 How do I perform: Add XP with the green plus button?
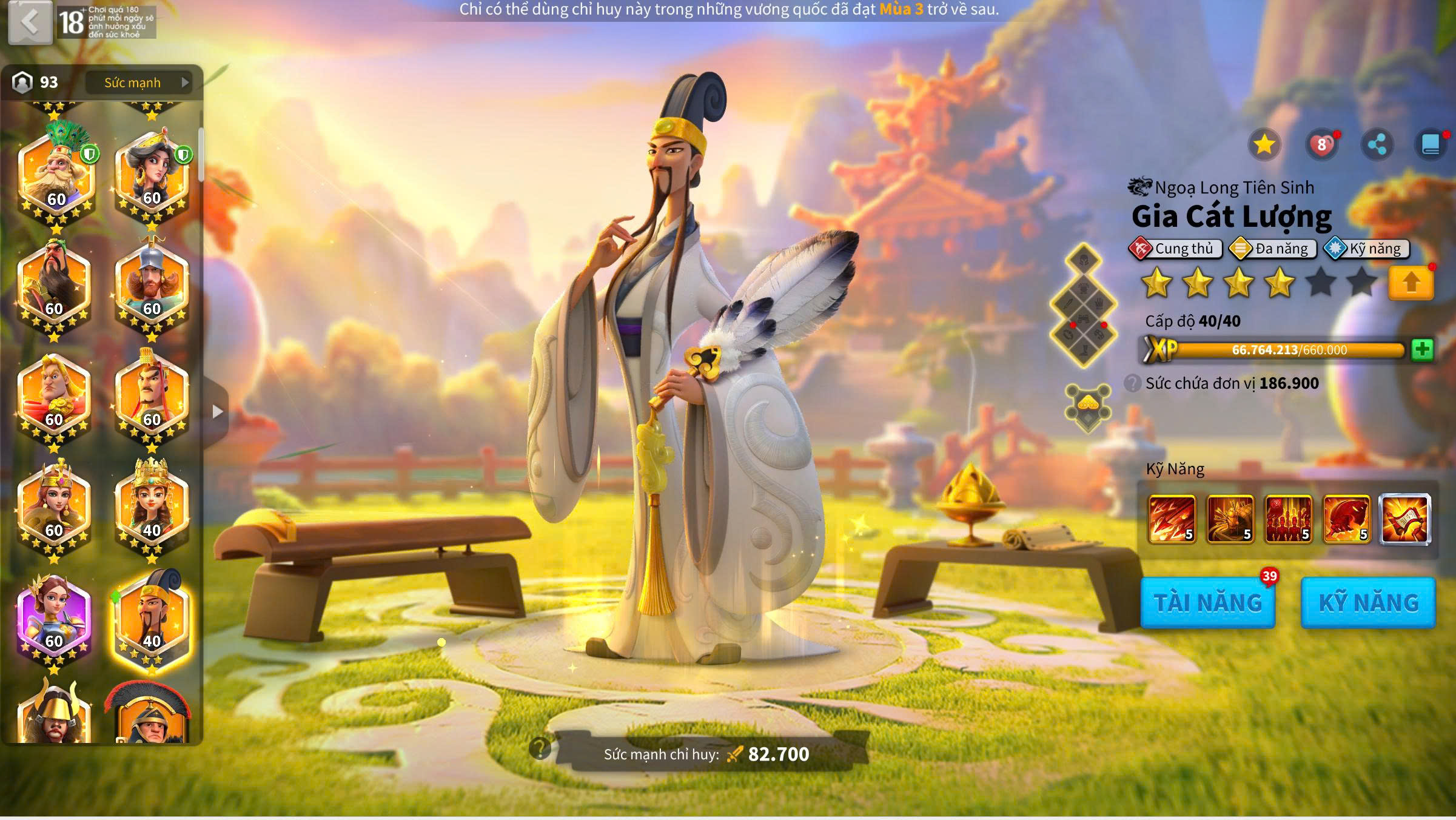[1422, 350]
